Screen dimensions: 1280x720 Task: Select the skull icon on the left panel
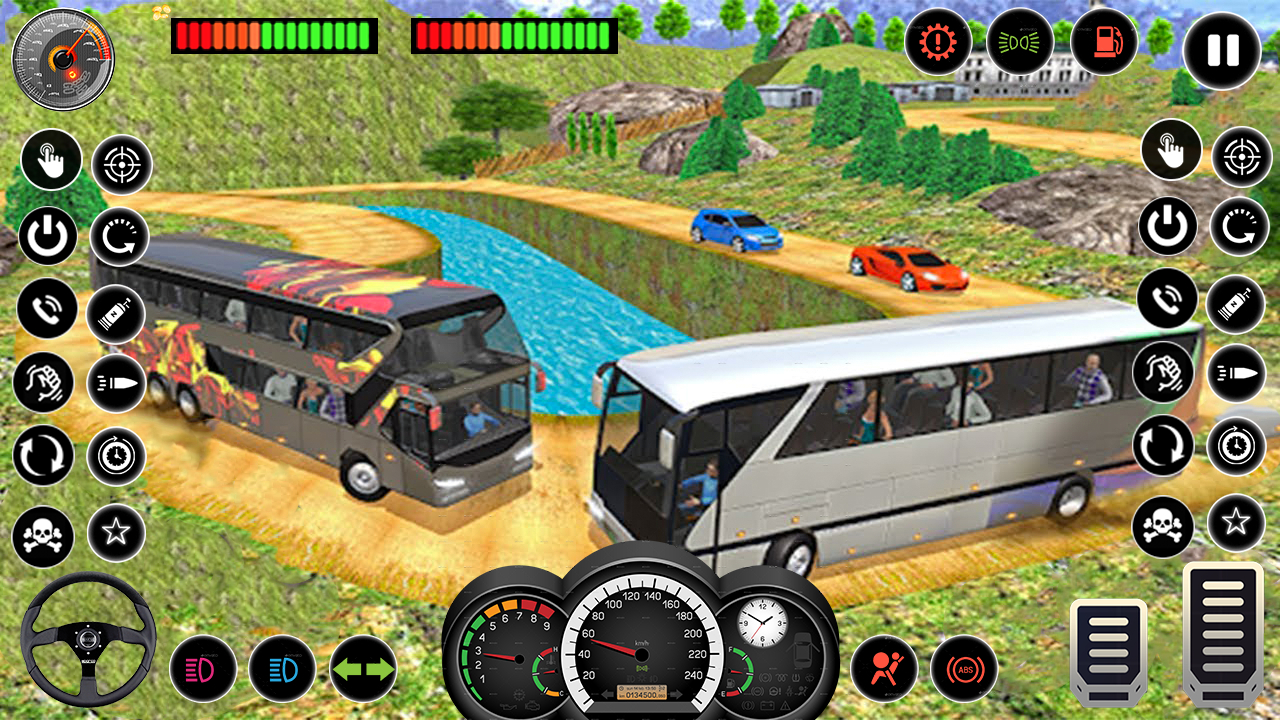tap(42, 536)
